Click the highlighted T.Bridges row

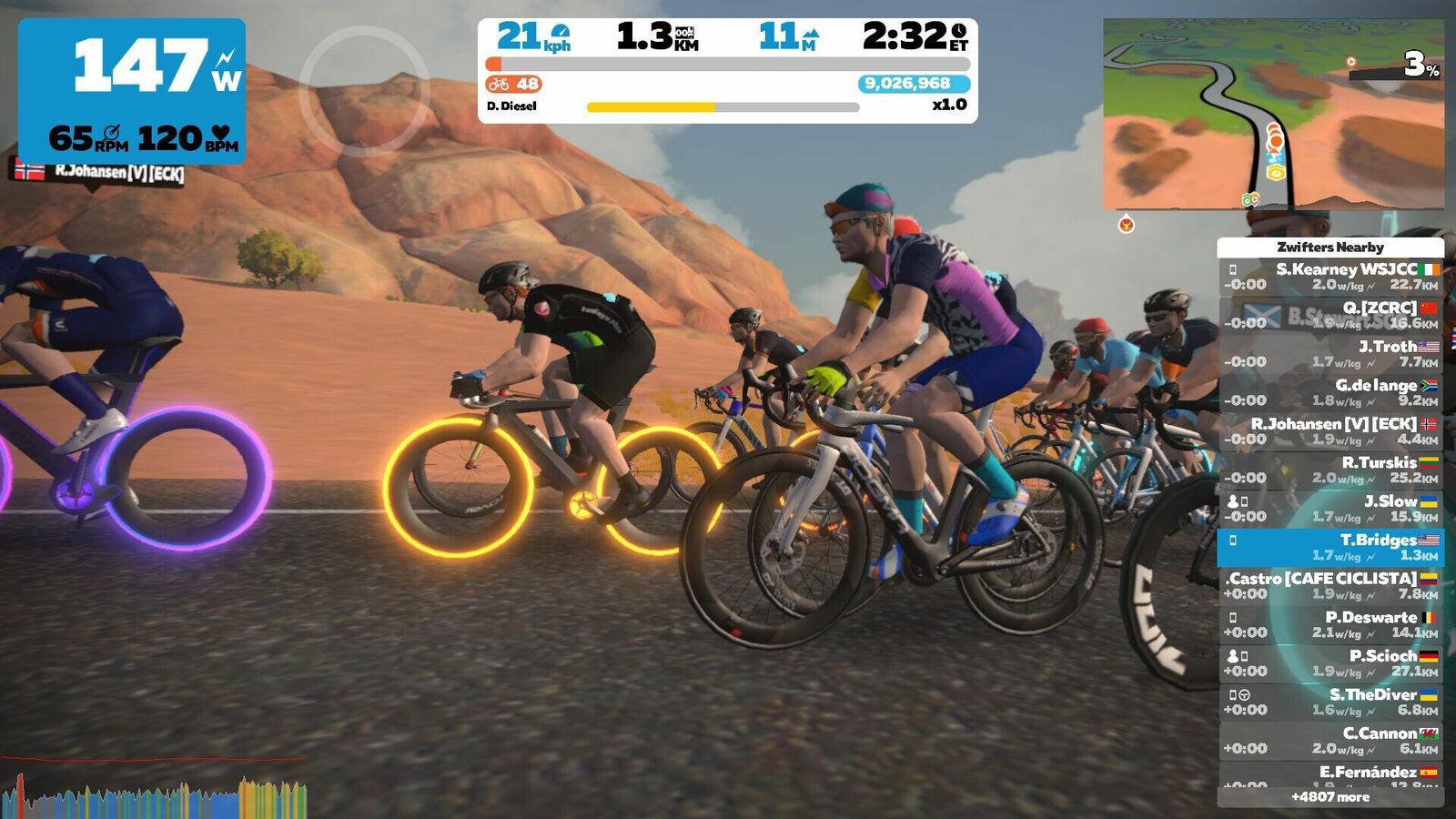tap(1330, 547)
